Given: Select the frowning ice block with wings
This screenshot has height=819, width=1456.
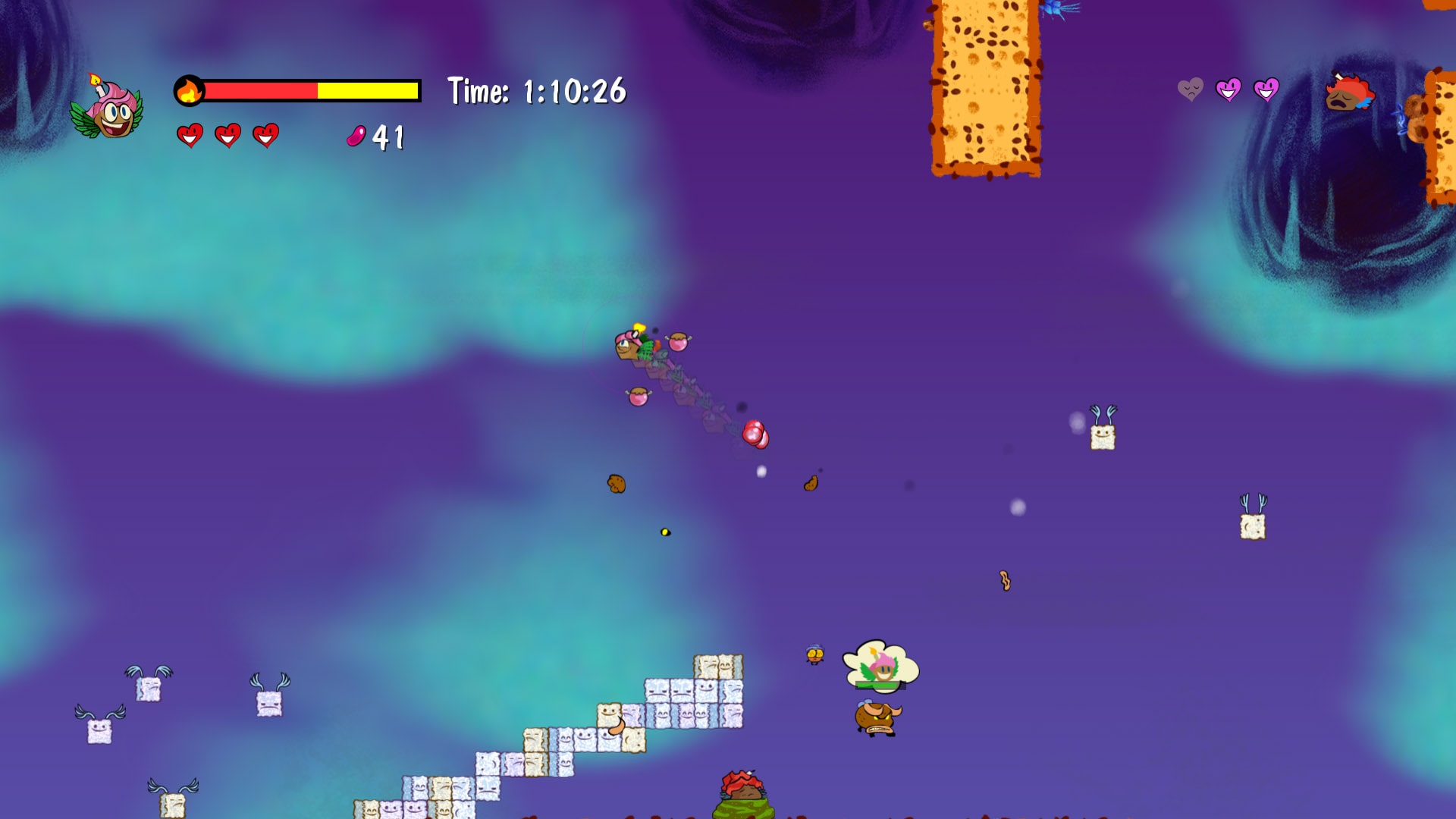Looking at the screenshot, I should pyautogui.click(x=269, y=704).
